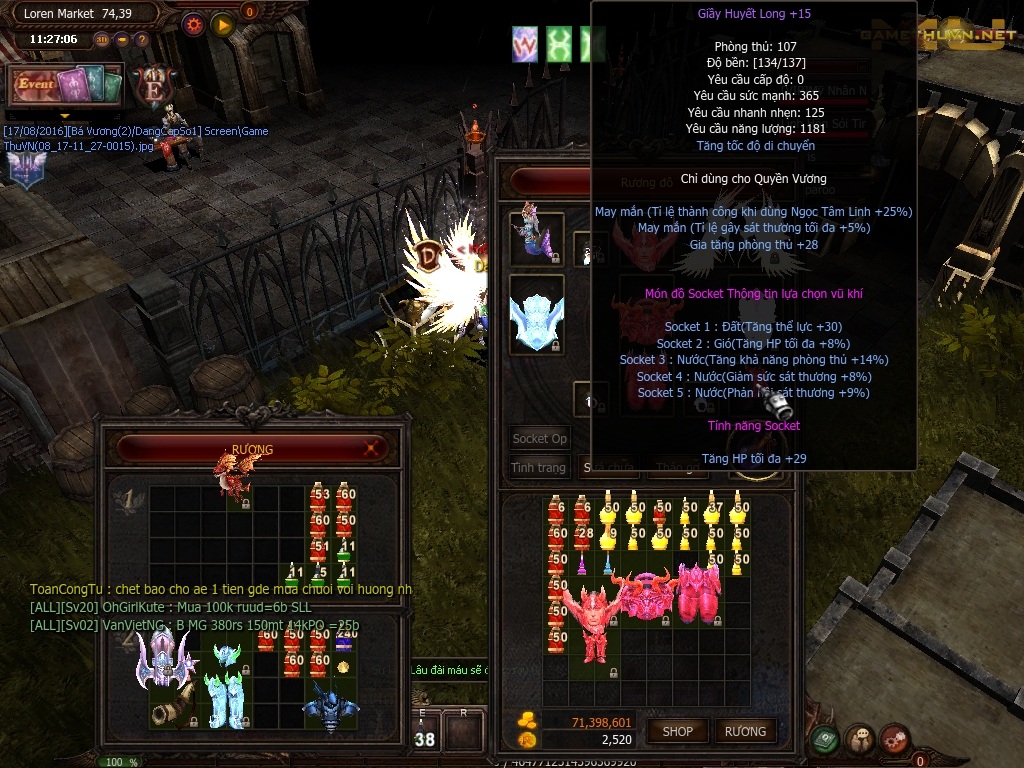Screen dimensions: 1024x768
Task: Open the chat bubble social button
Action: click(860, 740)
